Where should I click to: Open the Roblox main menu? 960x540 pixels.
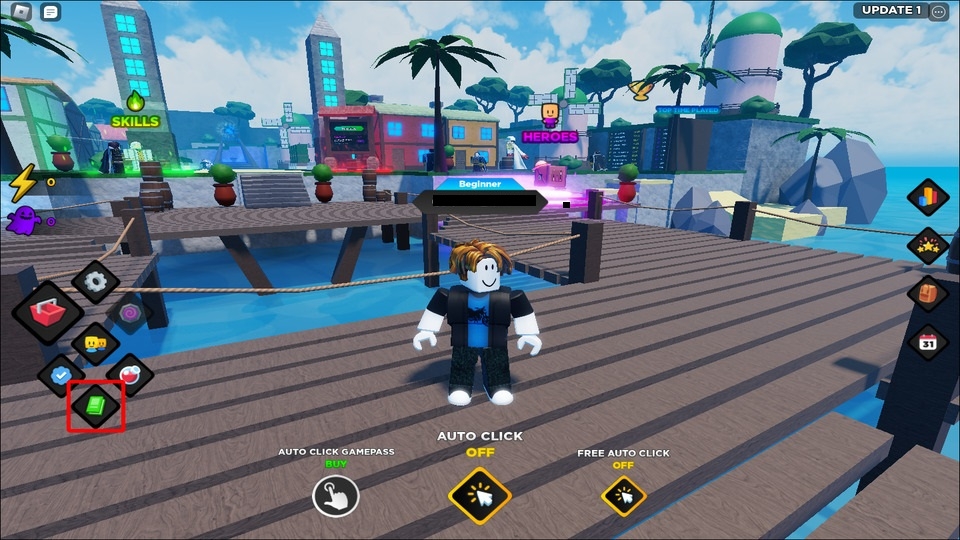[x=21, y=12]
